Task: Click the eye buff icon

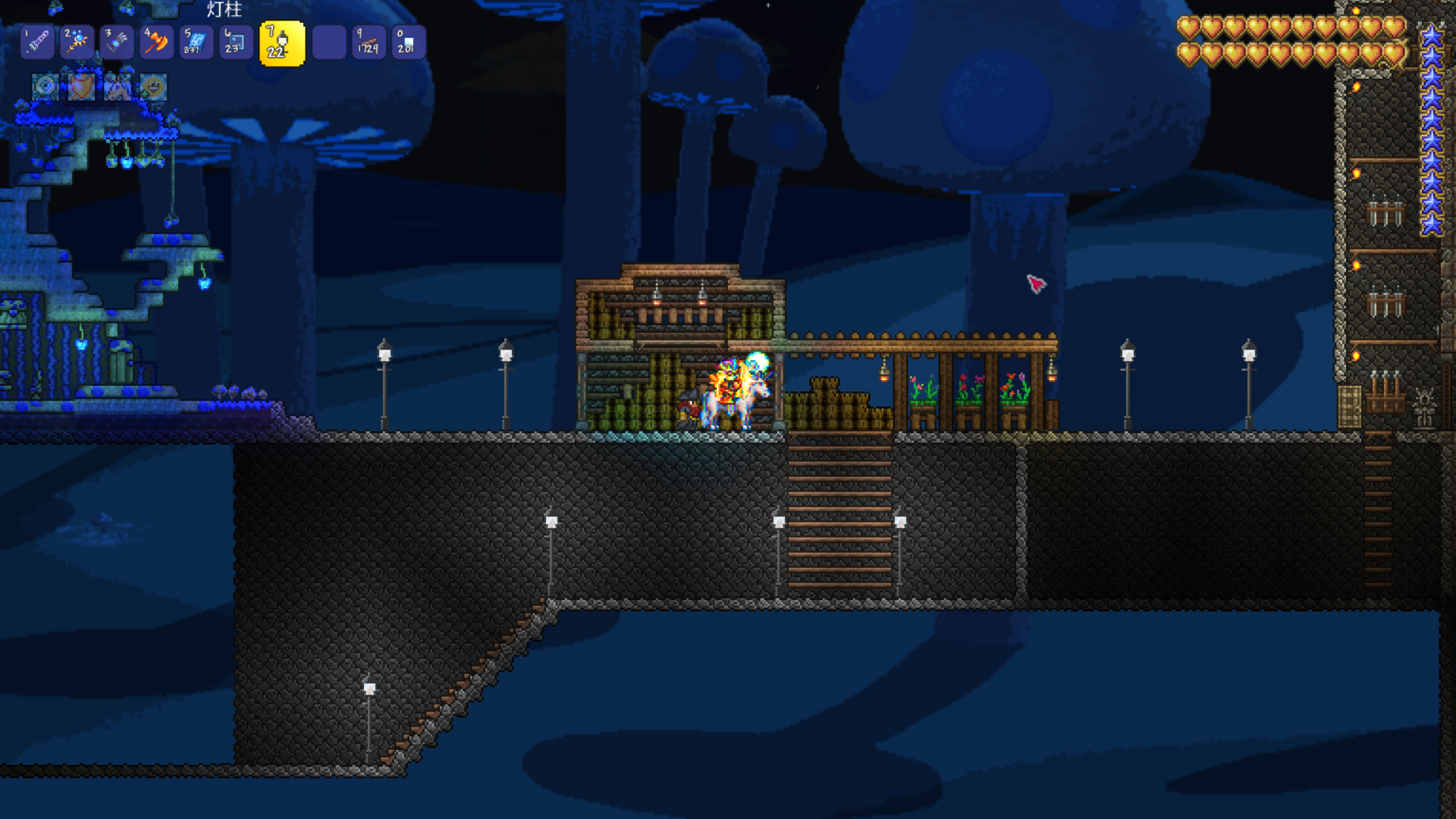Action: (45, 87)
